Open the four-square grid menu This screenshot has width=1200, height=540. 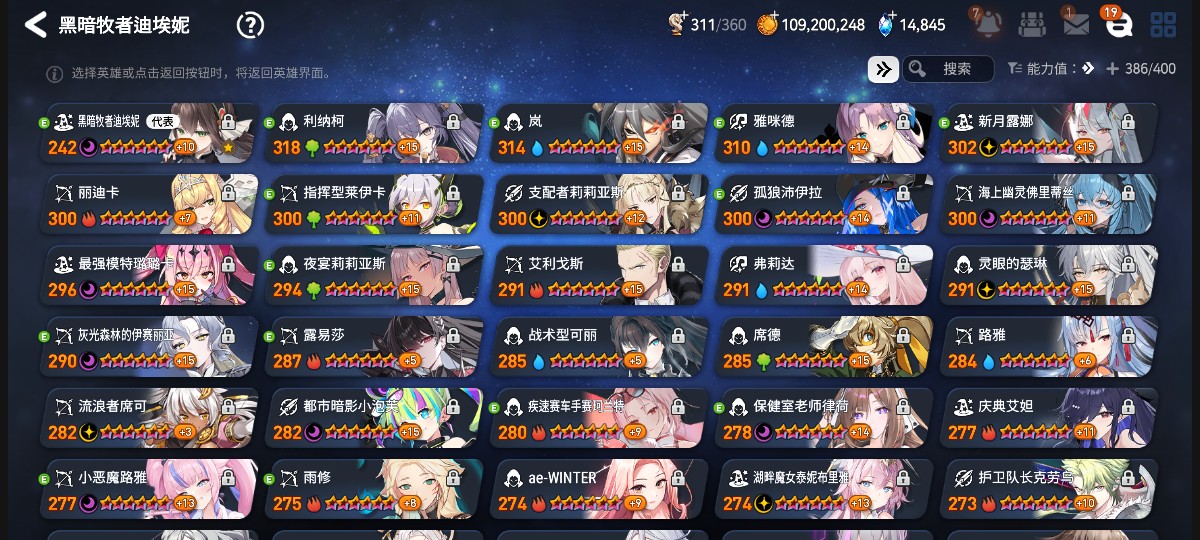pos(1163,25)
